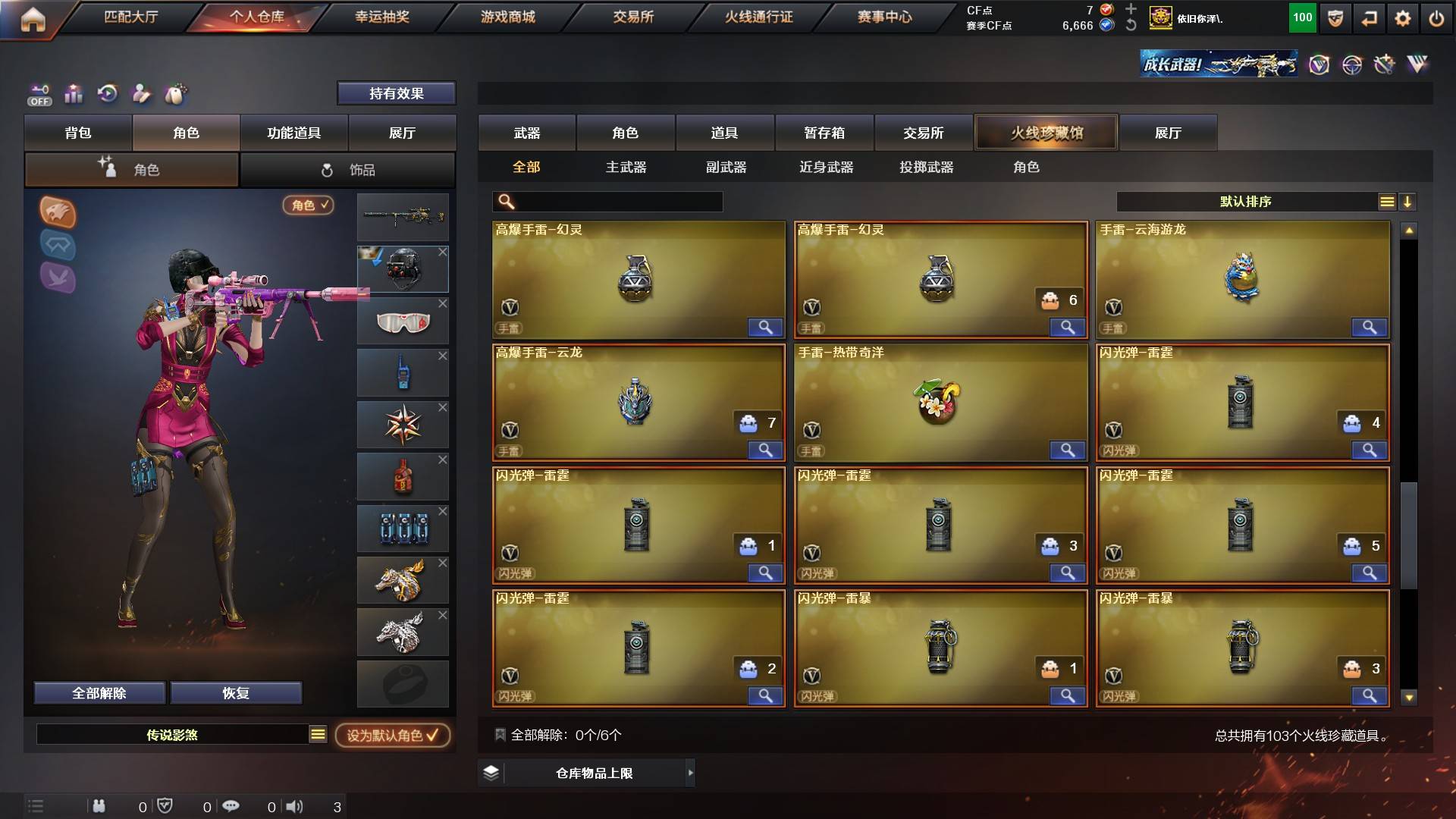This screenshot has height=819, width=1456.
Task: Click the mute speaker icon in bottom status bar
Action: coord(295,807)
